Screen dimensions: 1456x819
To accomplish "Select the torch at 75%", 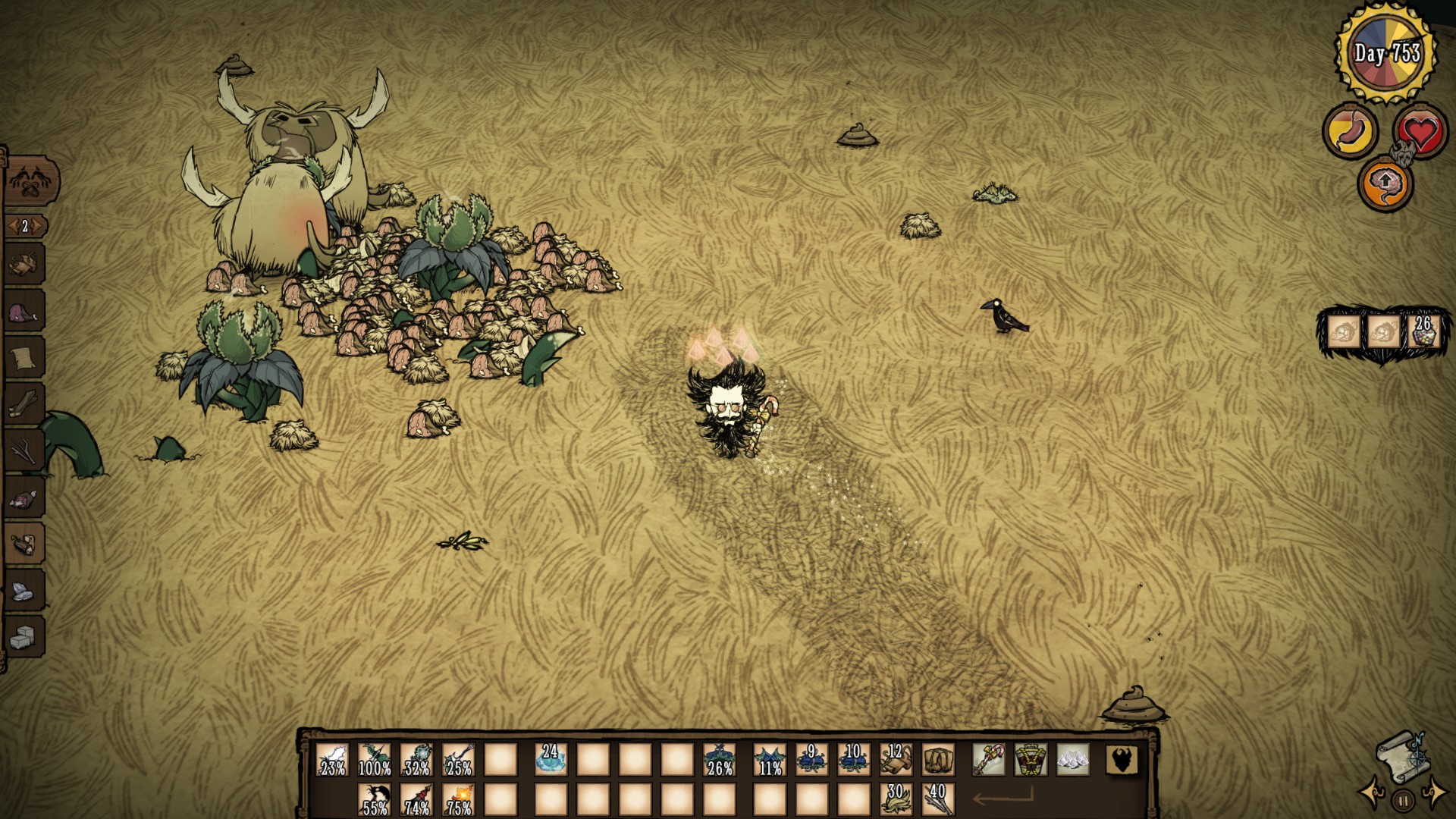I will [459, 799].
